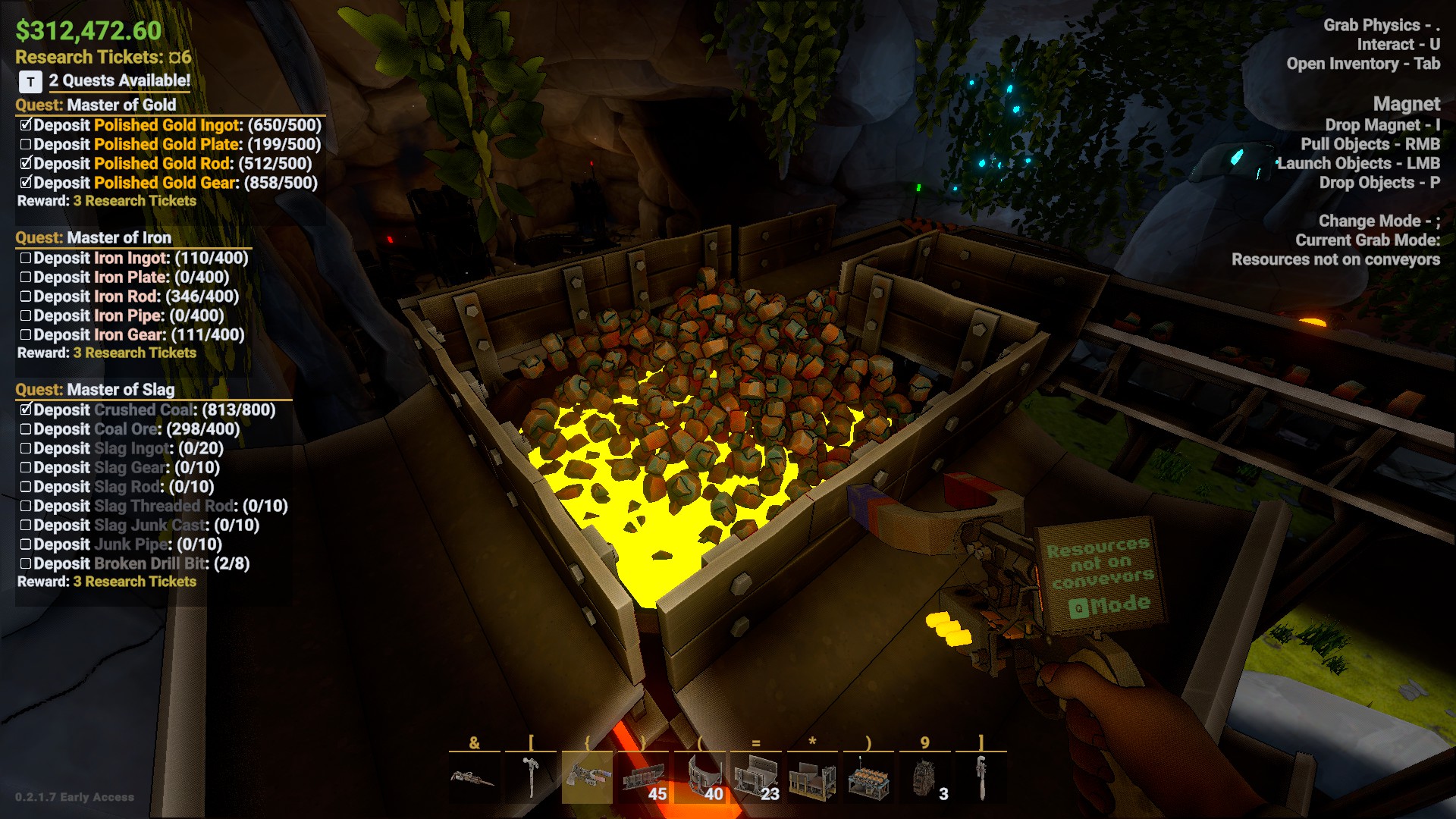Viewport: 1456px width, 819px height.
Task: Open the Master of Gold quest tracker
Action: (96, 105)
